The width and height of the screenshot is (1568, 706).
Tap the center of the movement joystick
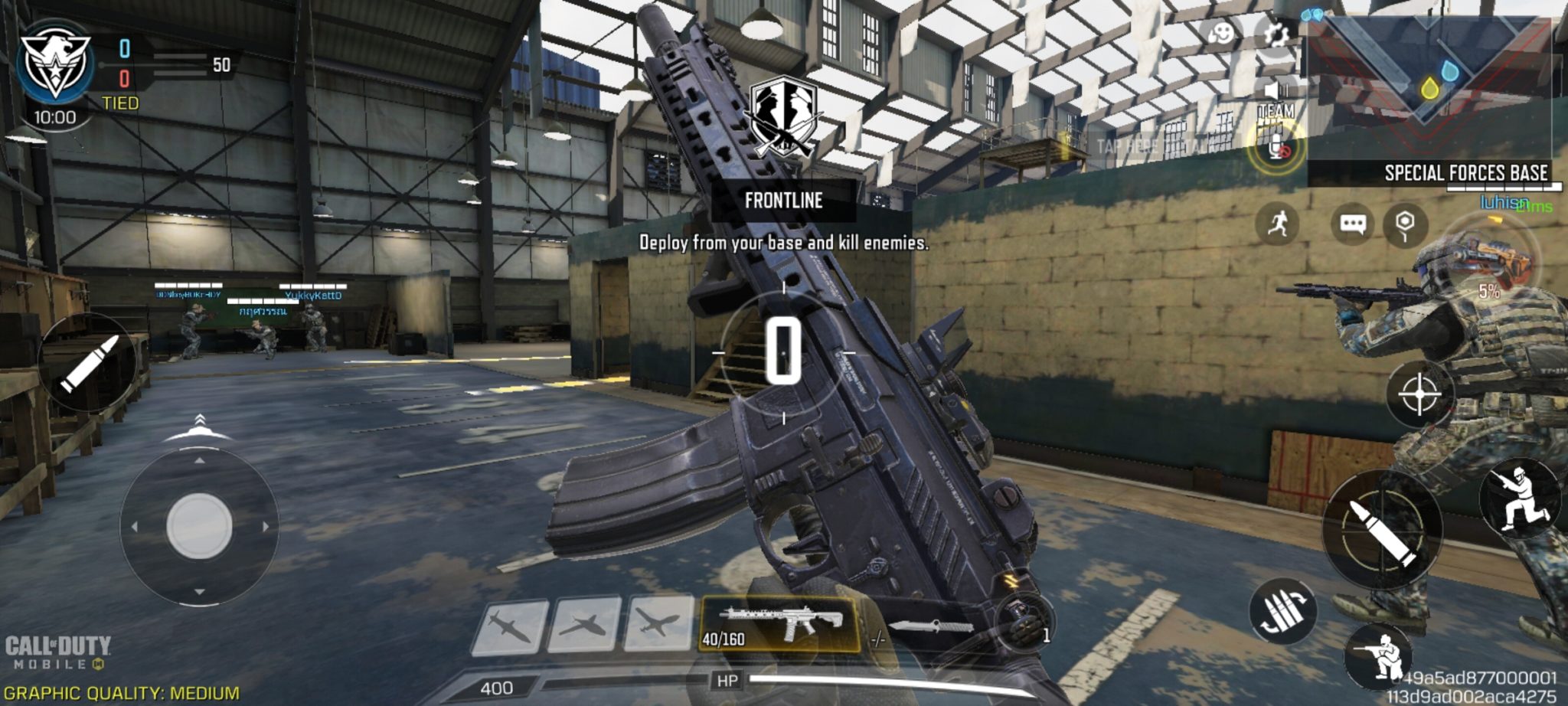tap(199, 526)
